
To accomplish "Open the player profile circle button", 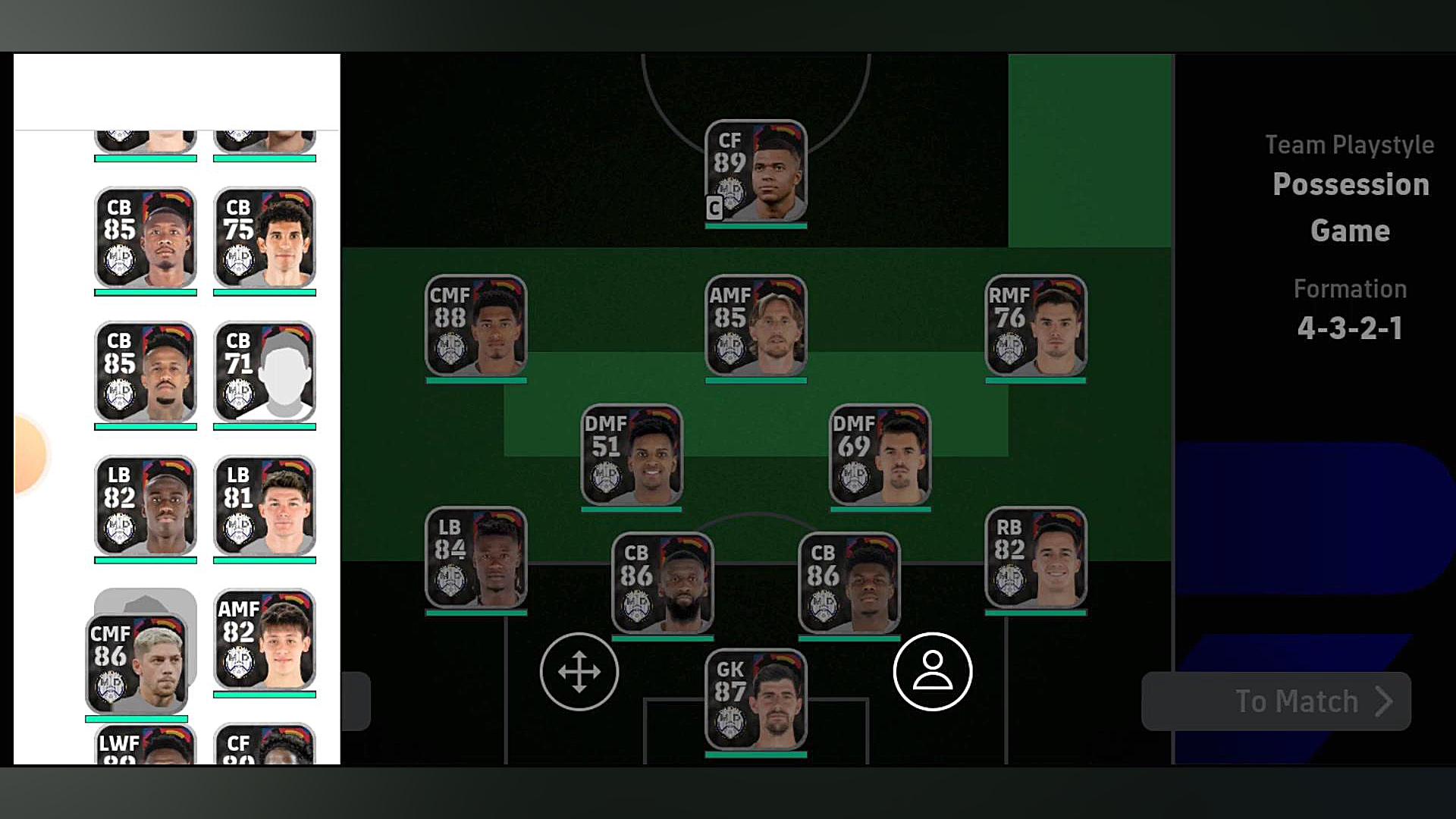I will point(932,672).
